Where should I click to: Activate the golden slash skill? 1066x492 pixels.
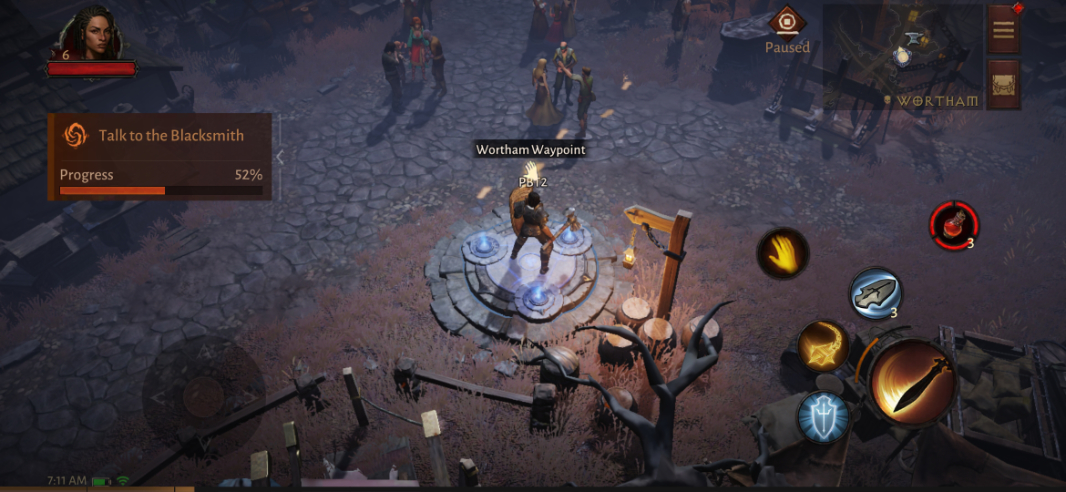pyautogui.click(x=823, y=346)
